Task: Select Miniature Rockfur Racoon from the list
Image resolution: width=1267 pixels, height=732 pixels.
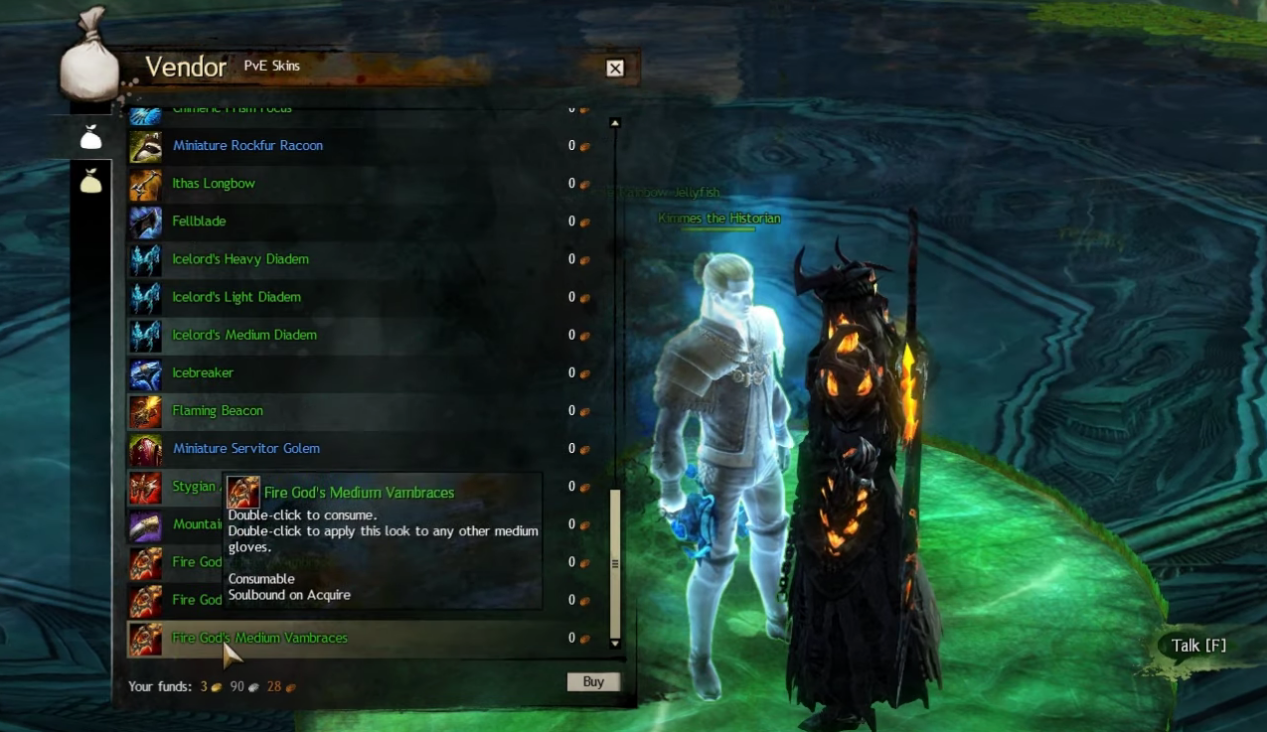Action: (x=247, y=146)
